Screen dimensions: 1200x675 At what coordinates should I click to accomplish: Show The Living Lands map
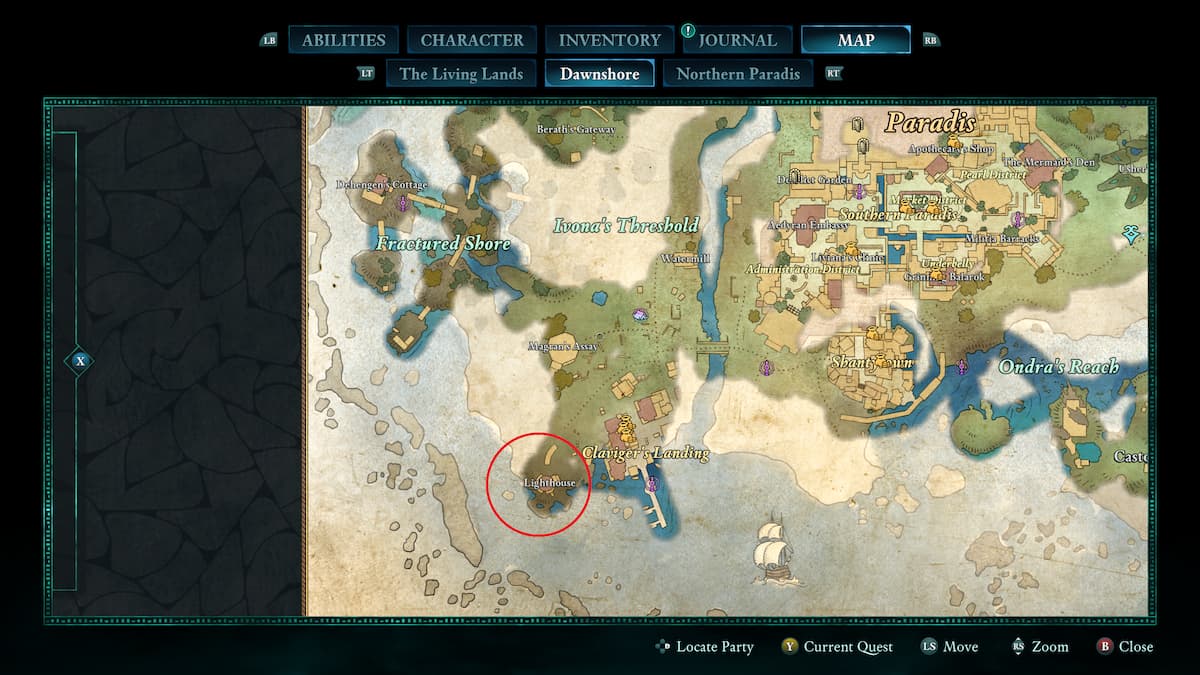[x=461, y=73]
